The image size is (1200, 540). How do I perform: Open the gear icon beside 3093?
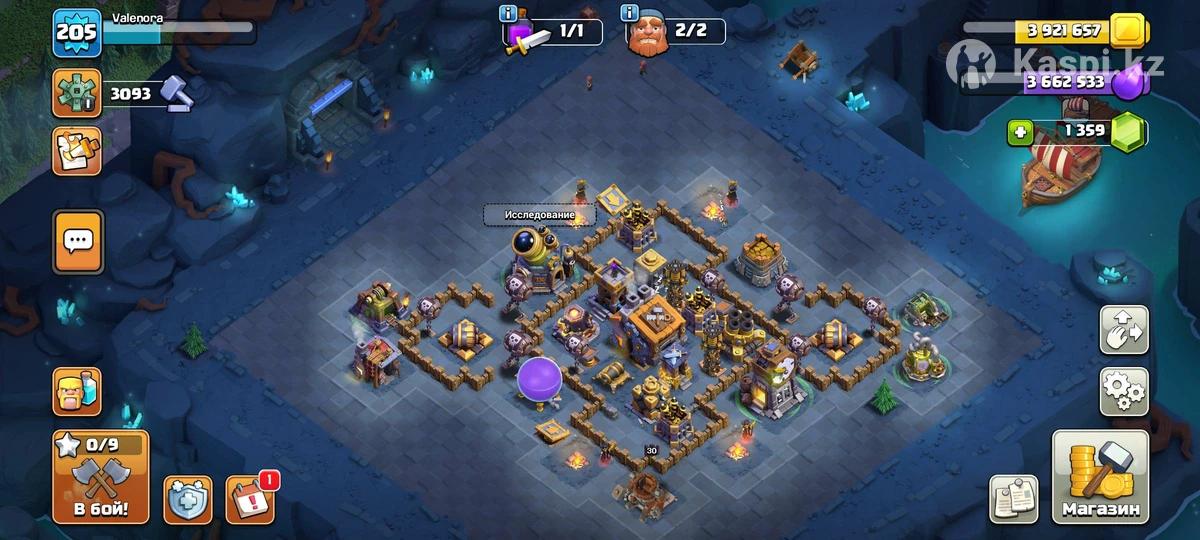coord(76,94)
